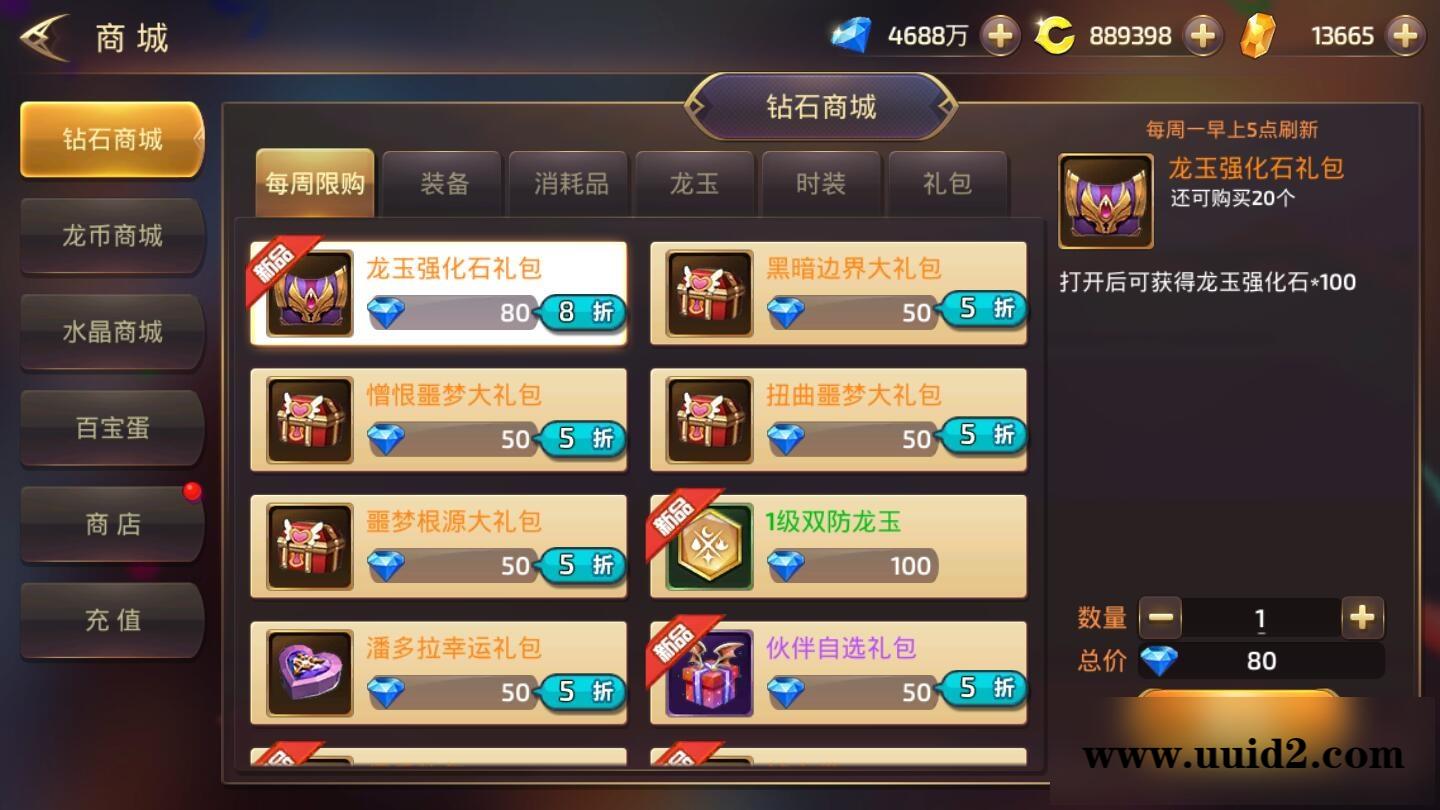Switch to the 龙币商城 shop
Viewport: 1440px width, 810px height.
point(111,237)
